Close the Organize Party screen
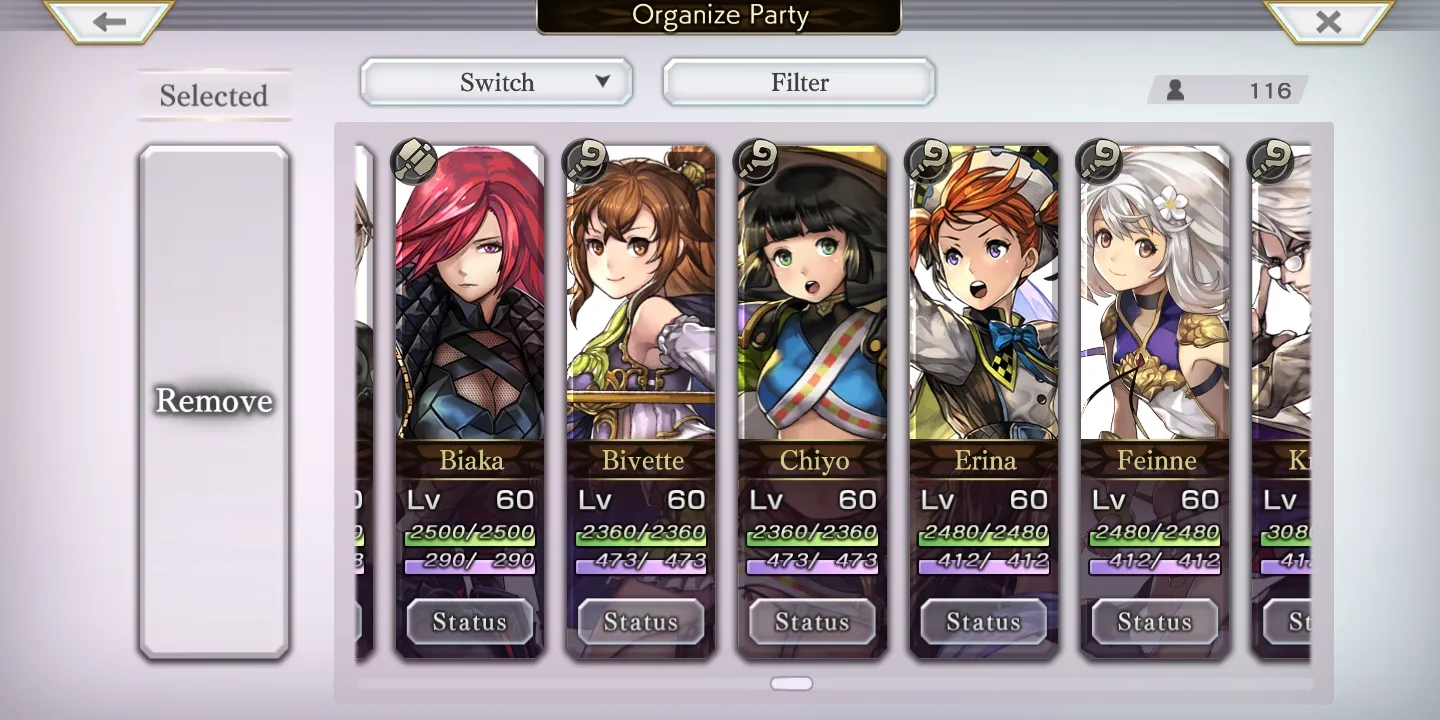 coord(1328,21)
